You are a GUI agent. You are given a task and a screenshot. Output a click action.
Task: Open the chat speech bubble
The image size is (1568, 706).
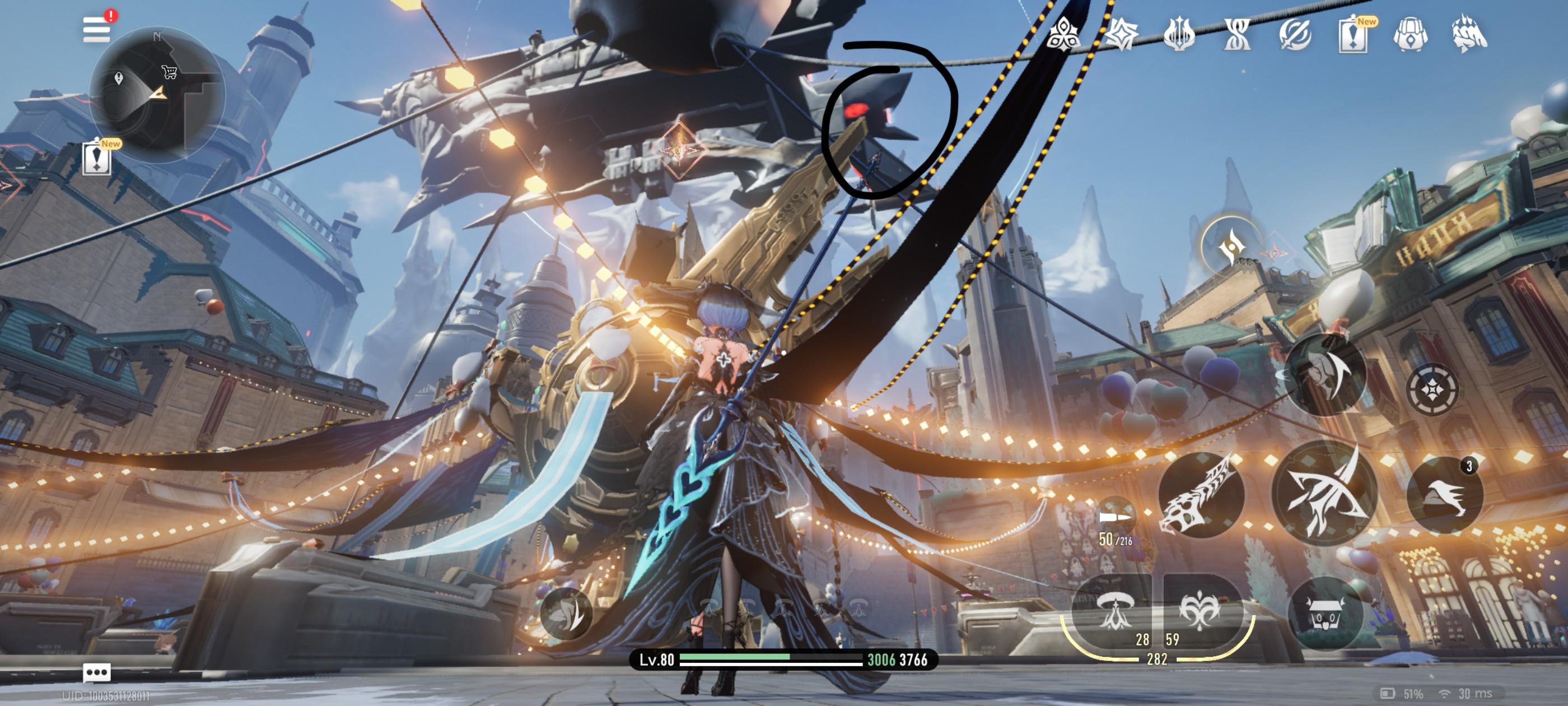(x=97, y=672)
